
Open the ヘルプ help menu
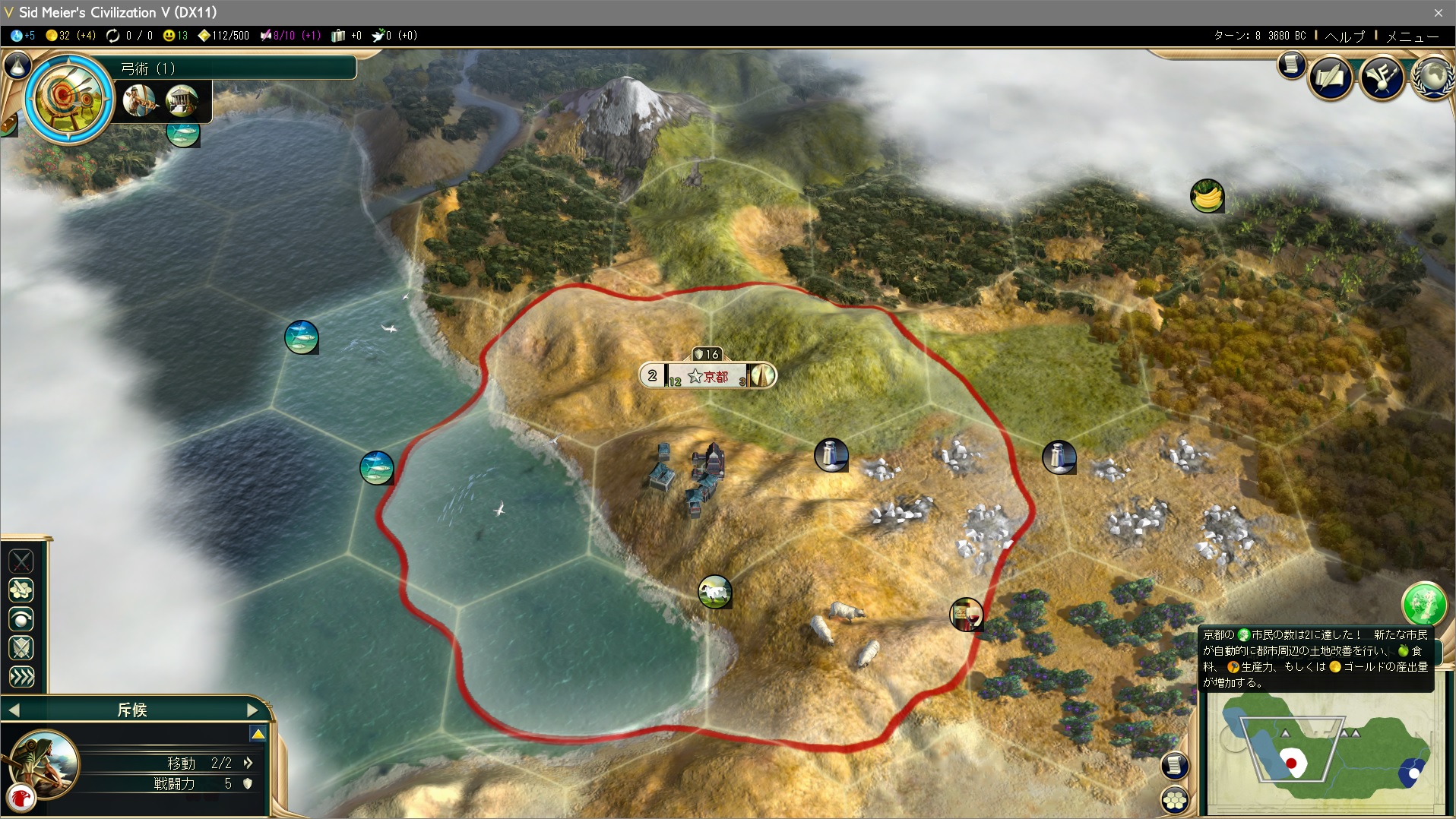point(1344,36)
